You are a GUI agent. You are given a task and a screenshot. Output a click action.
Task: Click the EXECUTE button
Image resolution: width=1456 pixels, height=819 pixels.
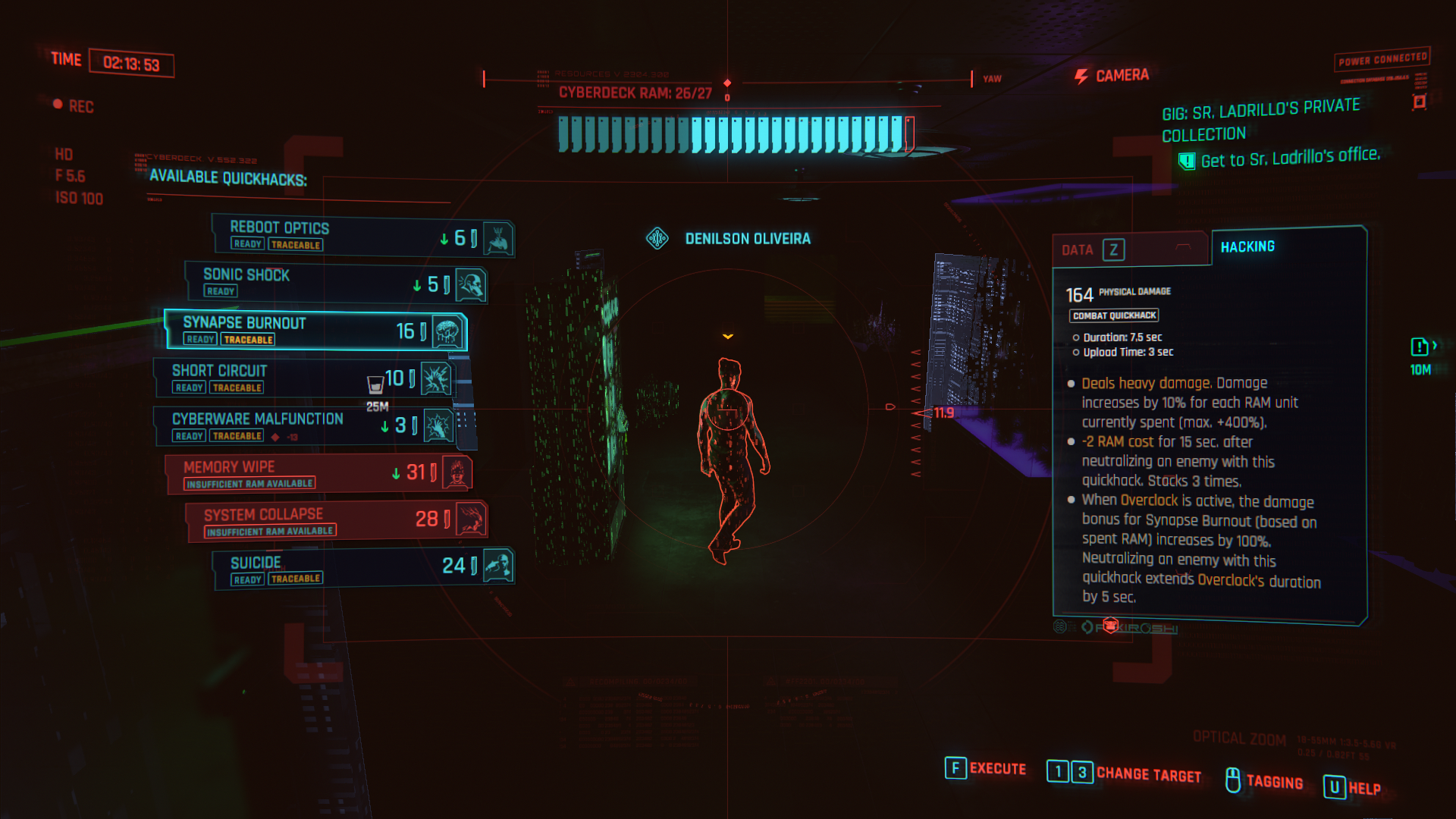[987, 768]
